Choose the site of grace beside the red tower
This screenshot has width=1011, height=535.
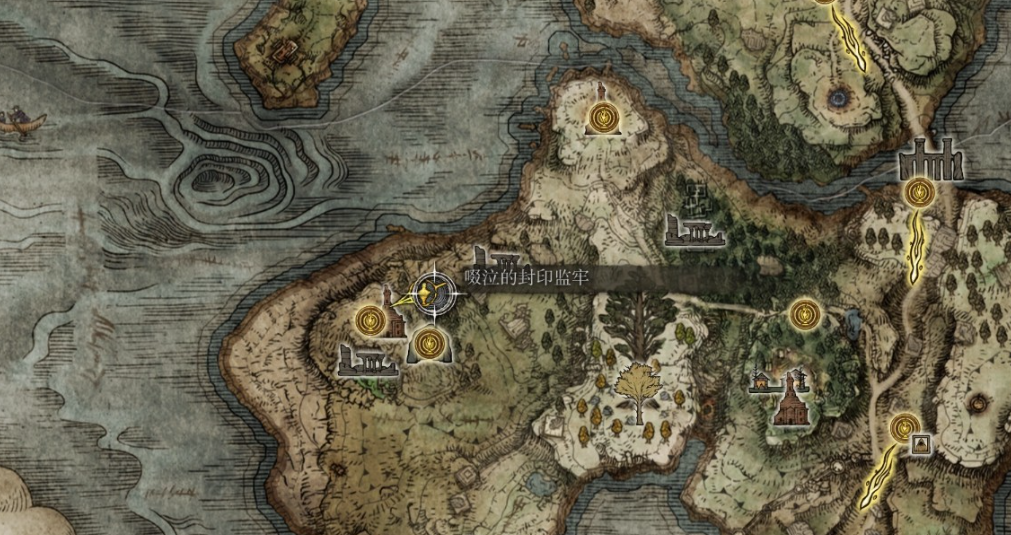tap(371, 320)
